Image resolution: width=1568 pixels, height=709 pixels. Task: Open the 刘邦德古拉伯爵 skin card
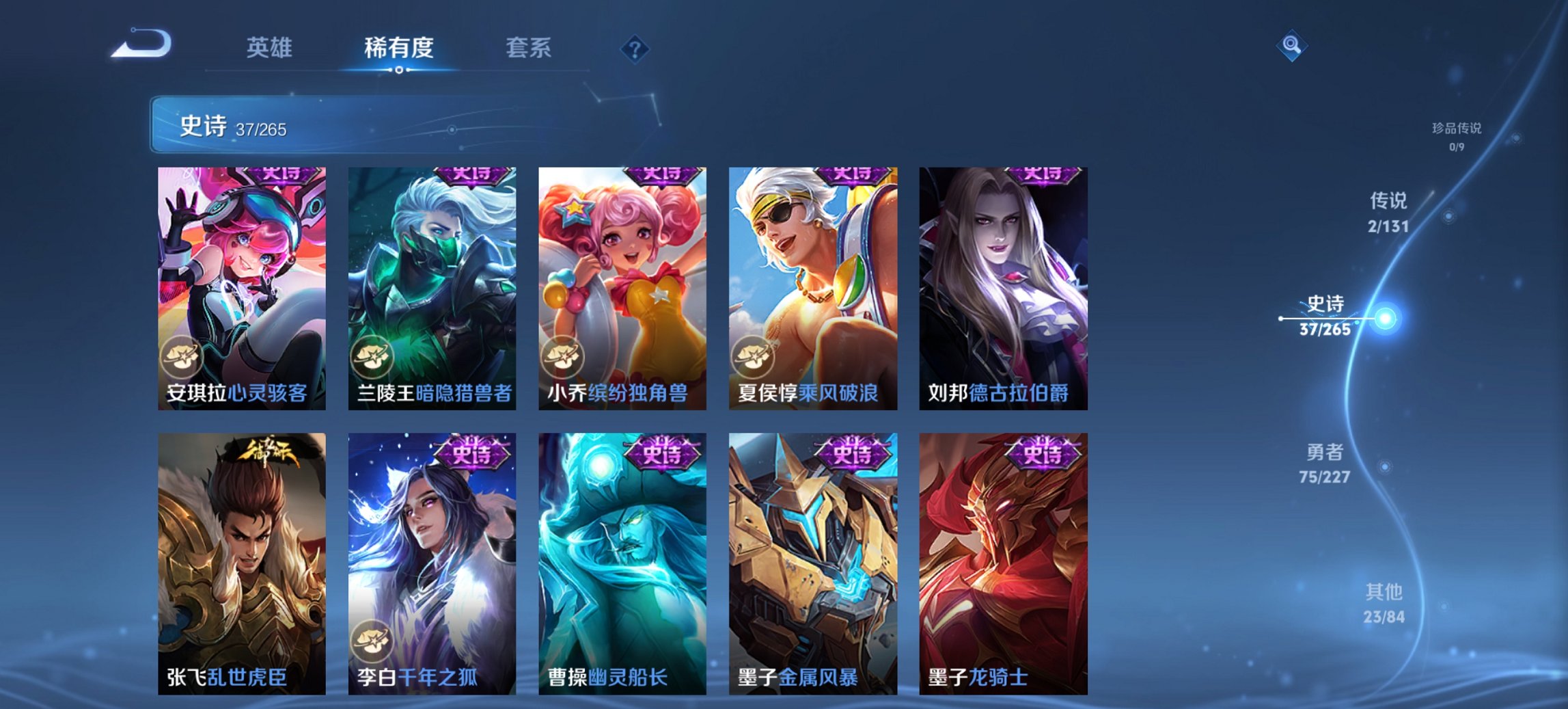(x=1002, y=287)
